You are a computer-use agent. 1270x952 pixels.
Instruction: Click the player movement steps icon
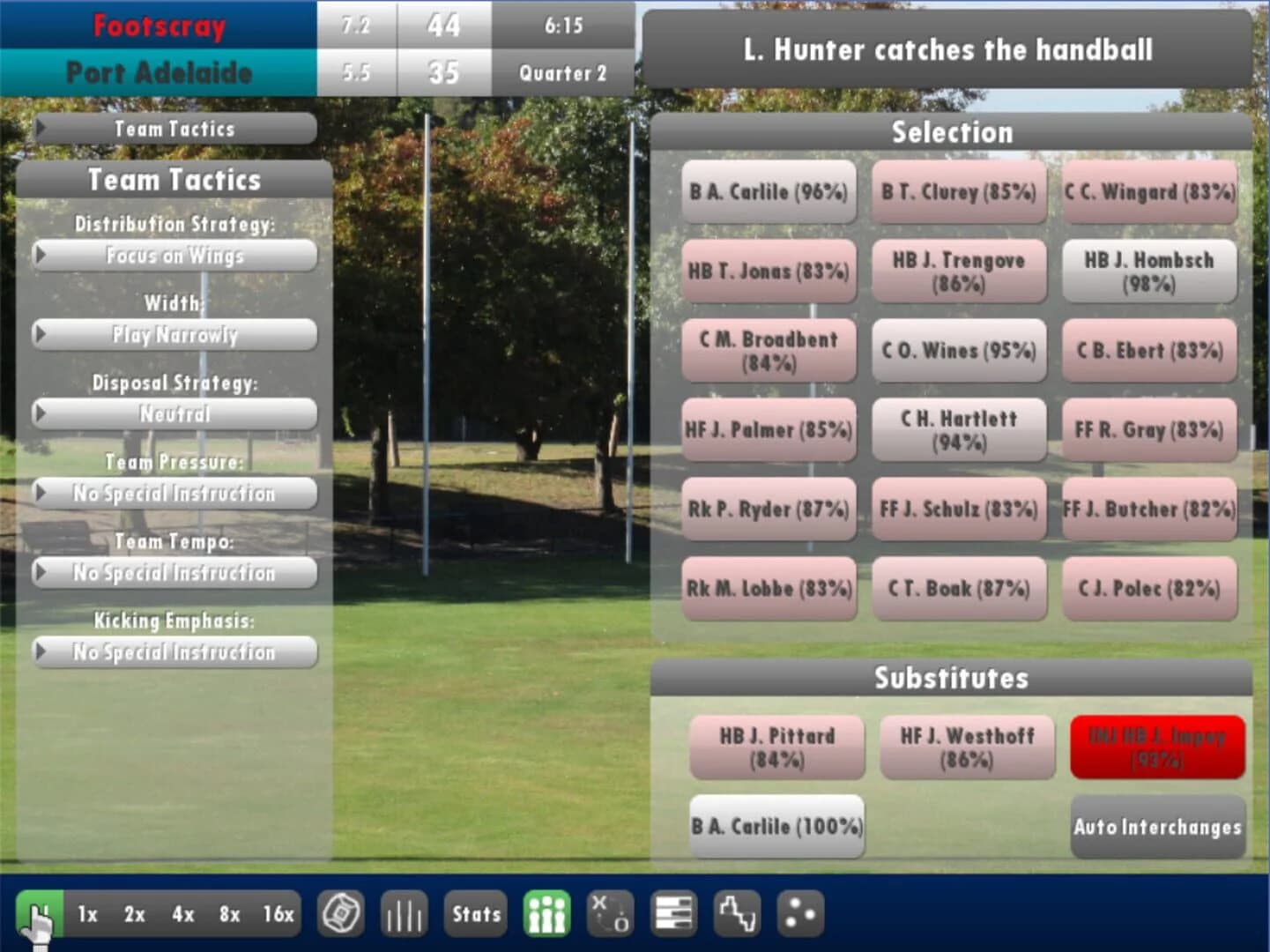pos(737,913)
